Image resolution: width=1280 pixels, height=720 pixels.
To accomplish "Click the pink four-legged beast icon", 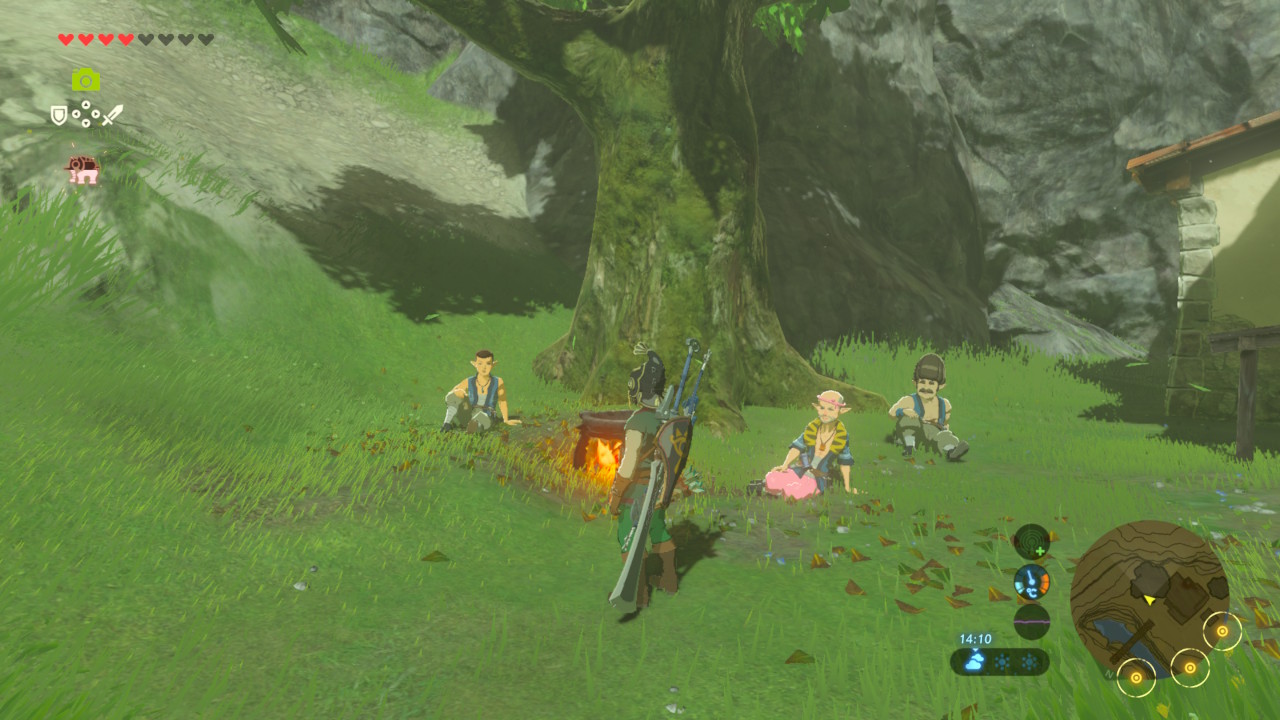I will click(84, 170).
